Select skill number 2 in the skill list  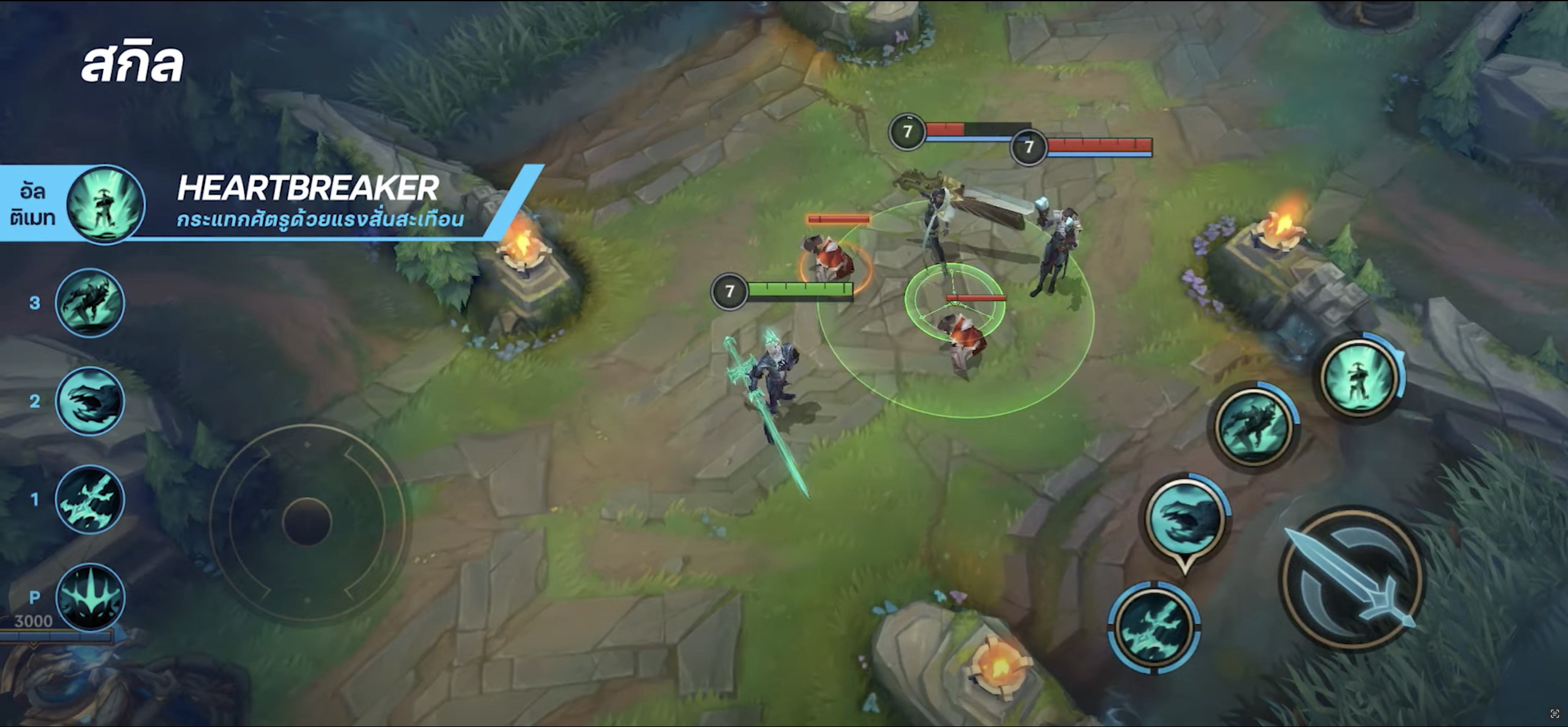(x=90, y=401)
